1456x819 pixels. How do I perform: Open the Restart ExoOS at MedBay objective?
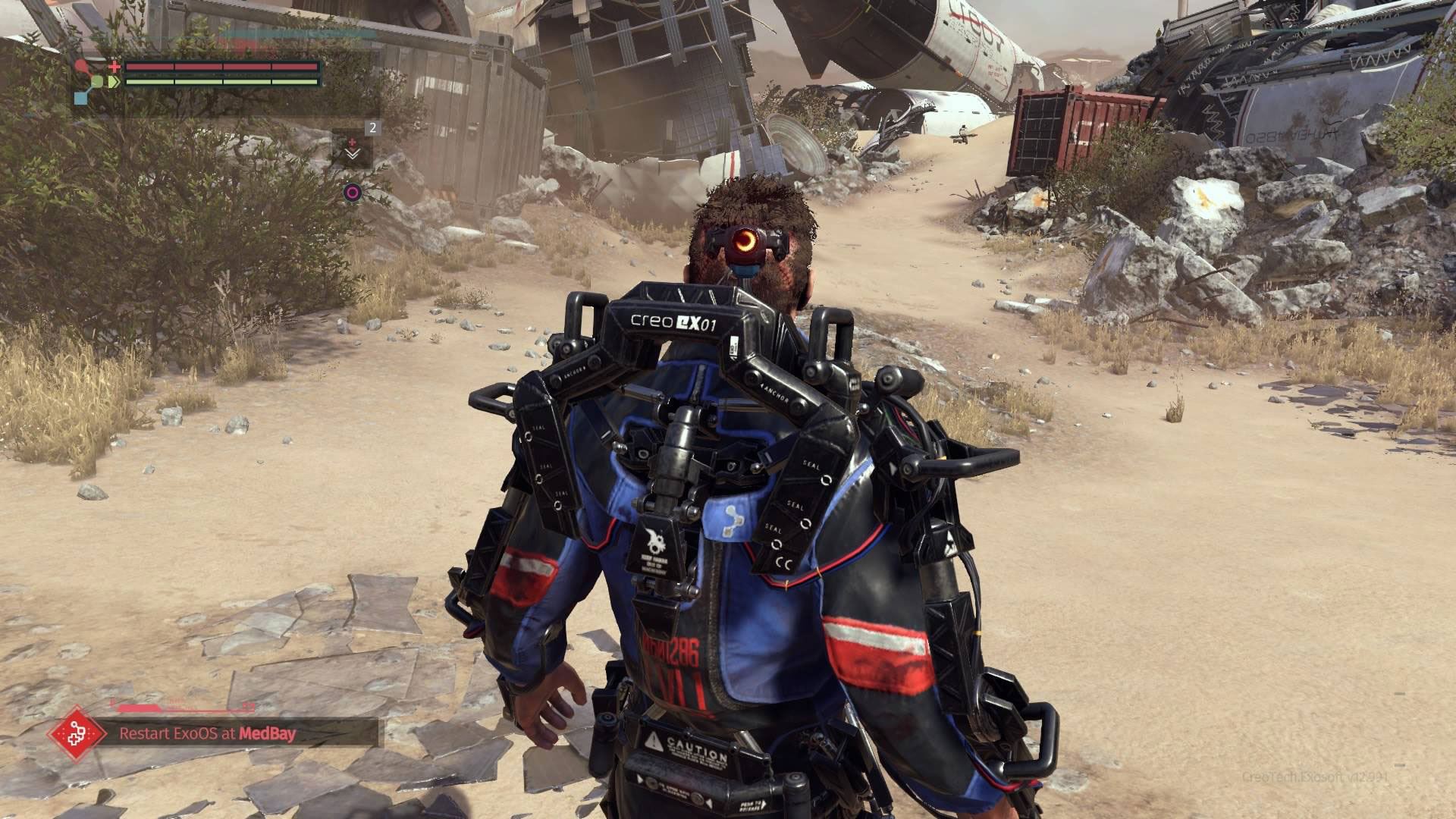click(207, 733)
